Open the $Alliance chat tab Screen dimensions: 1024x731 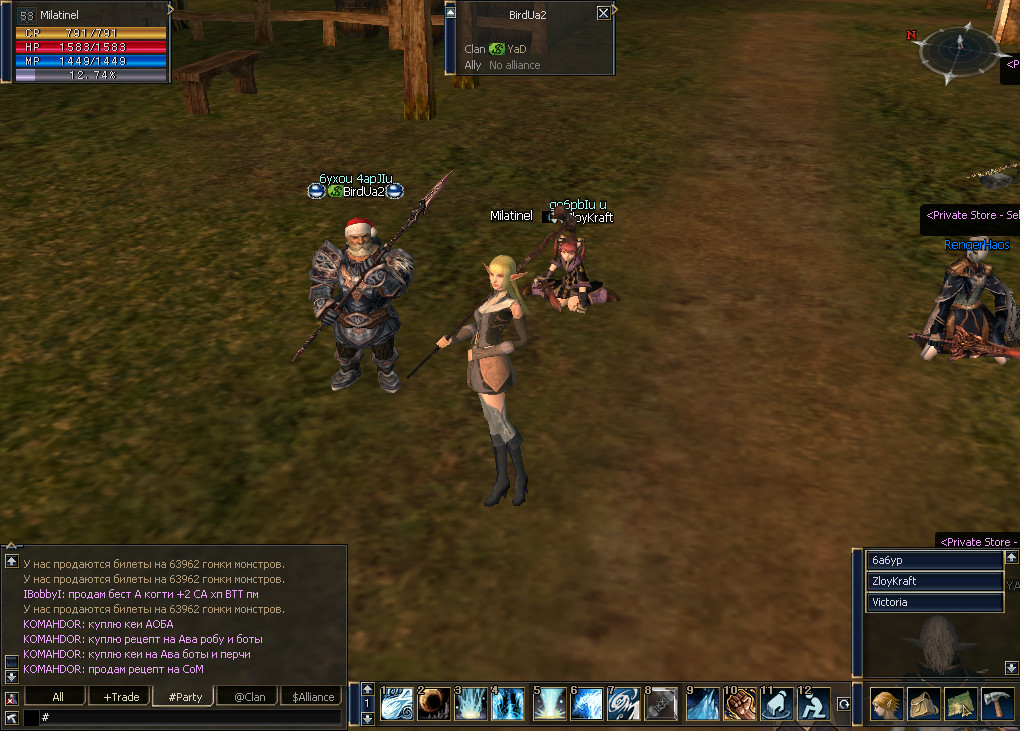[x=311, y=696]
